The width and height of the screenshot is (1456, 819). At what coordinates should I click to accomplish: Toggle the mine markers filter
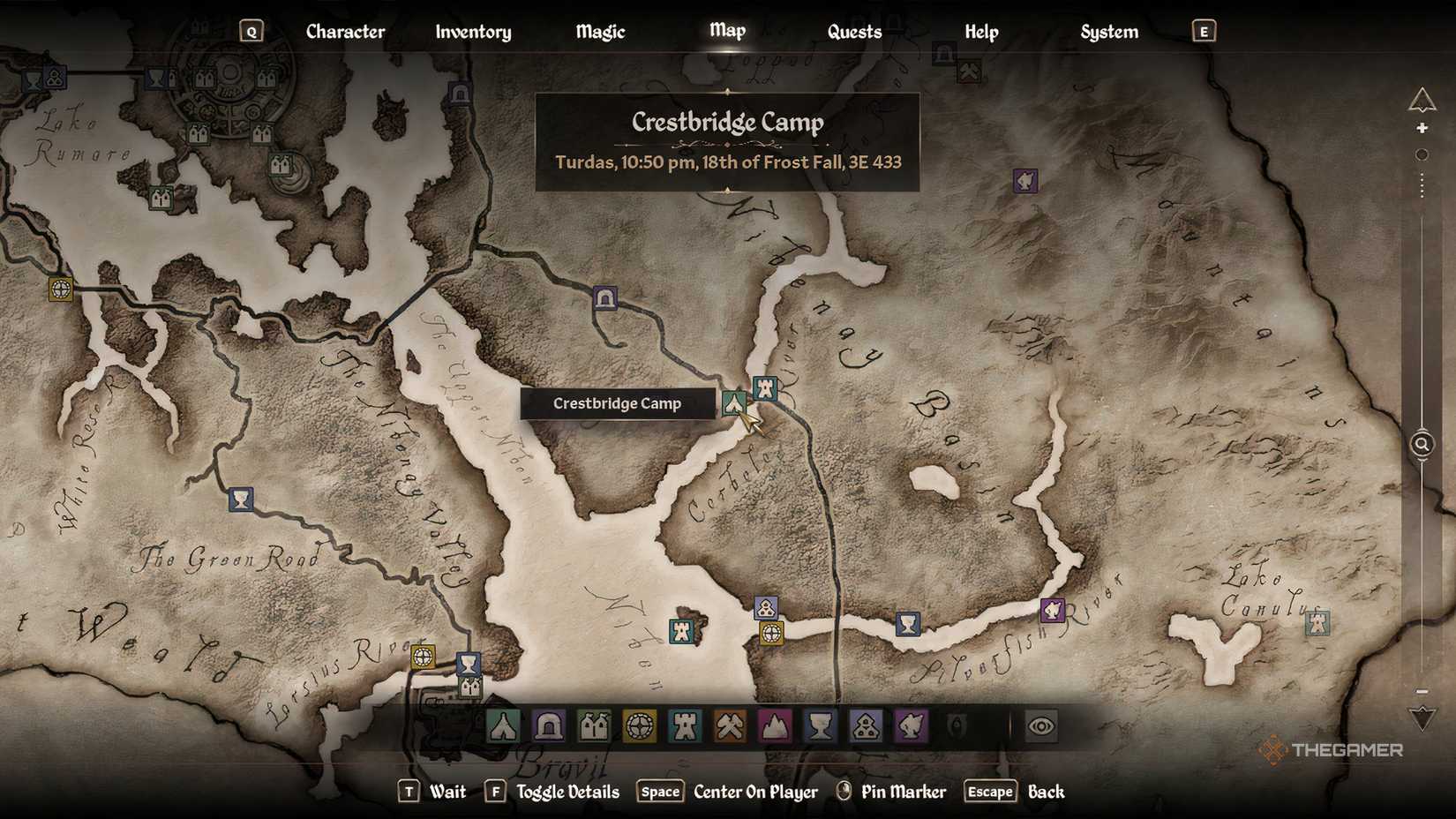click(x=730, y=726)
